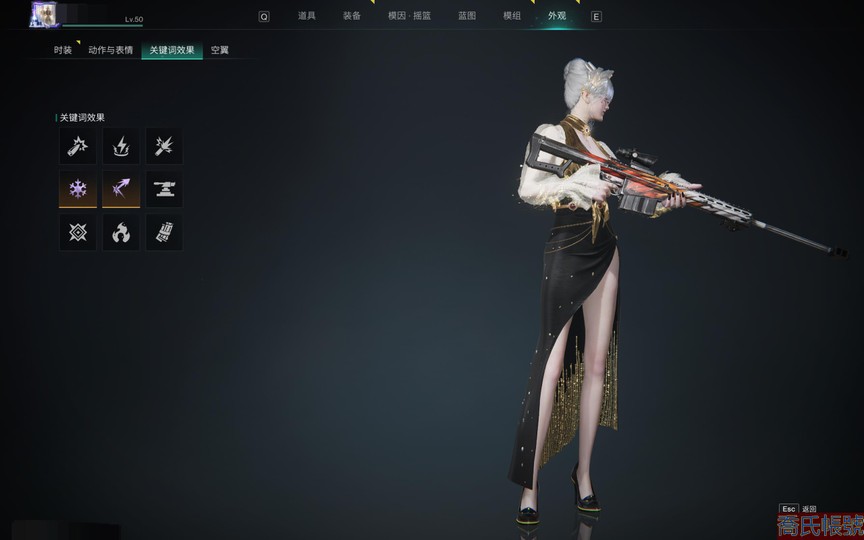Open the 模因·摇篮 tab

[x=408, y=16]
